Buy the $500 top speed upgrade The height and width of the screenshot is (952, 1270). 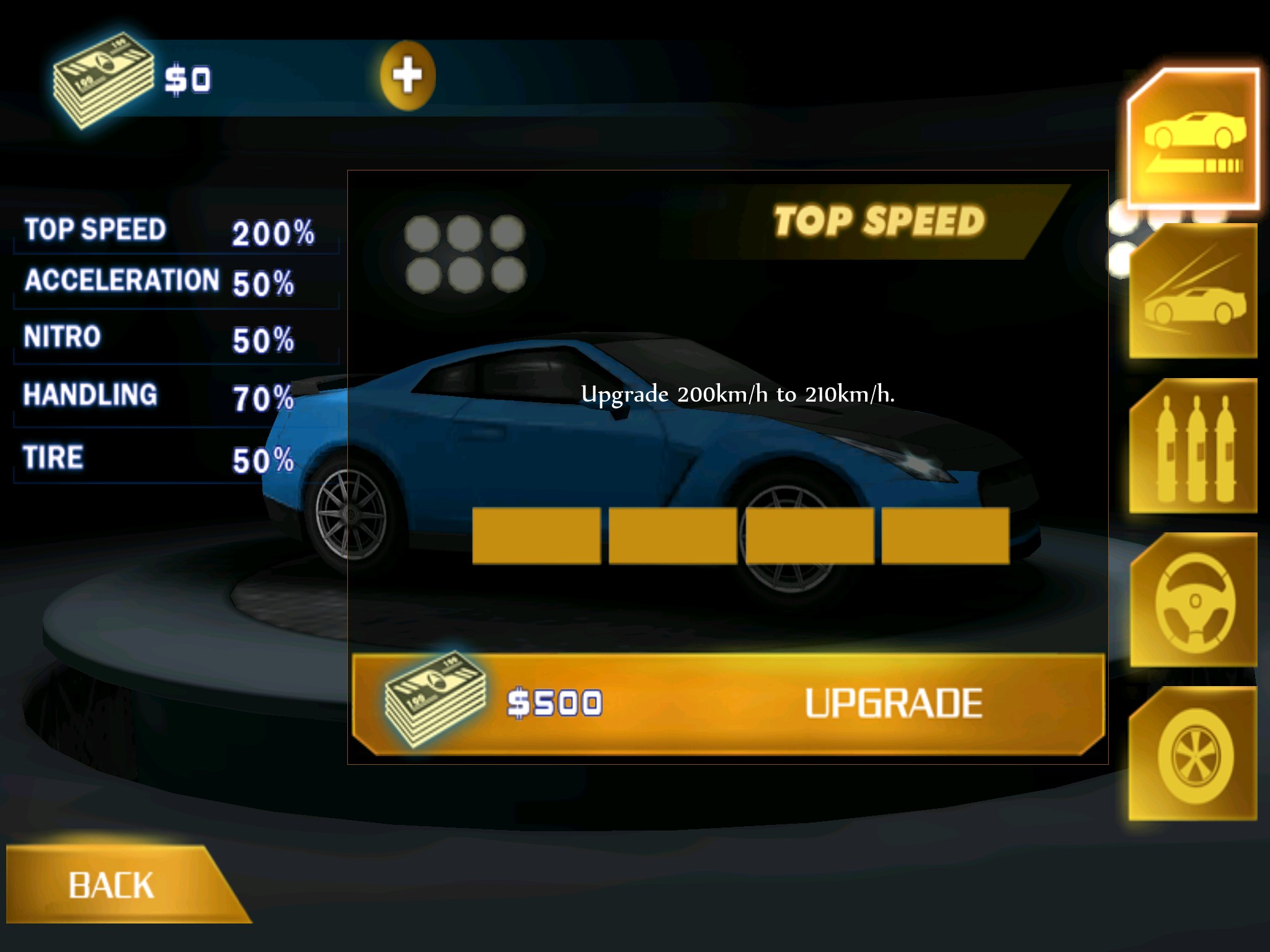coord(728,704)
